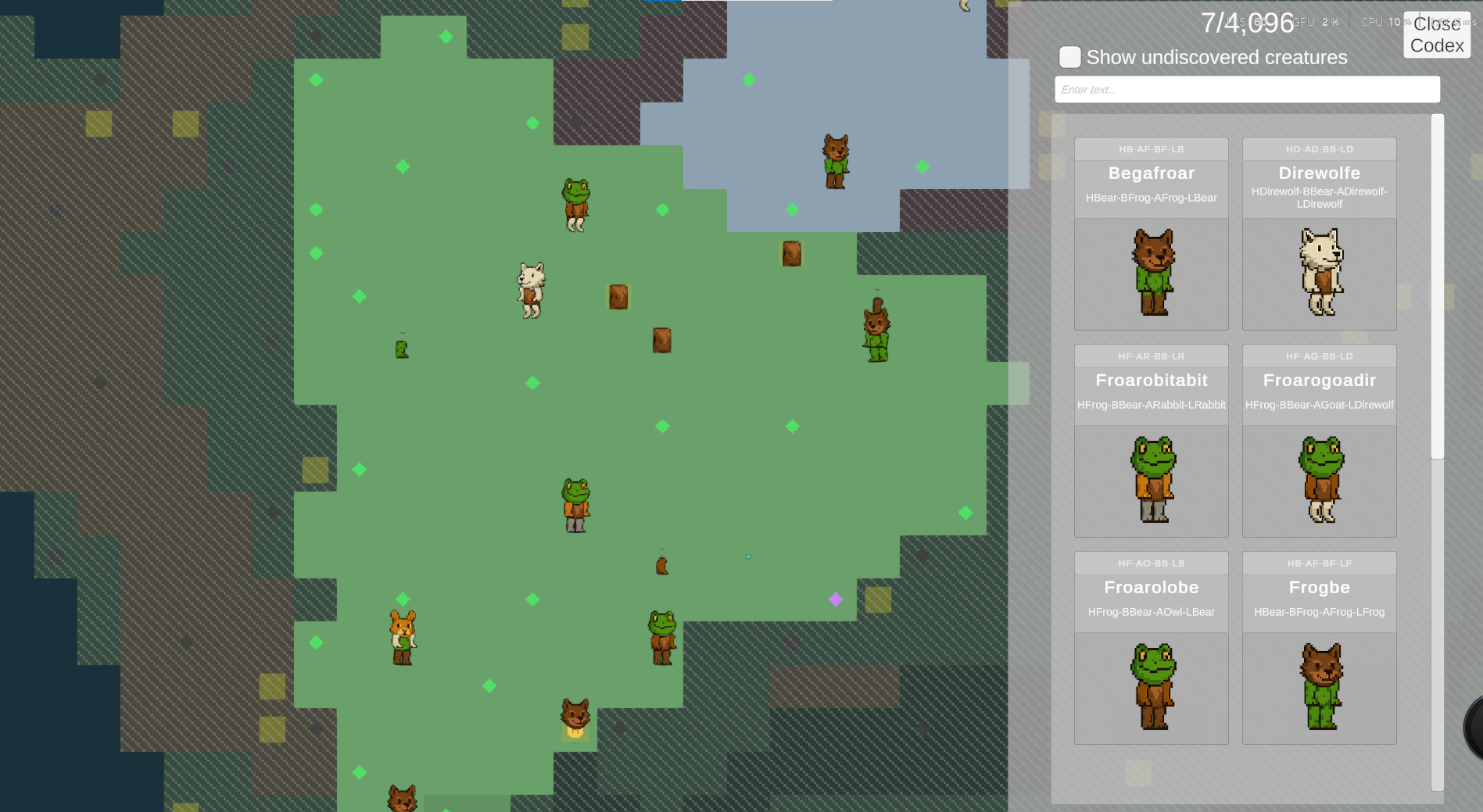Click the Close Codex button

(1437, 34)
